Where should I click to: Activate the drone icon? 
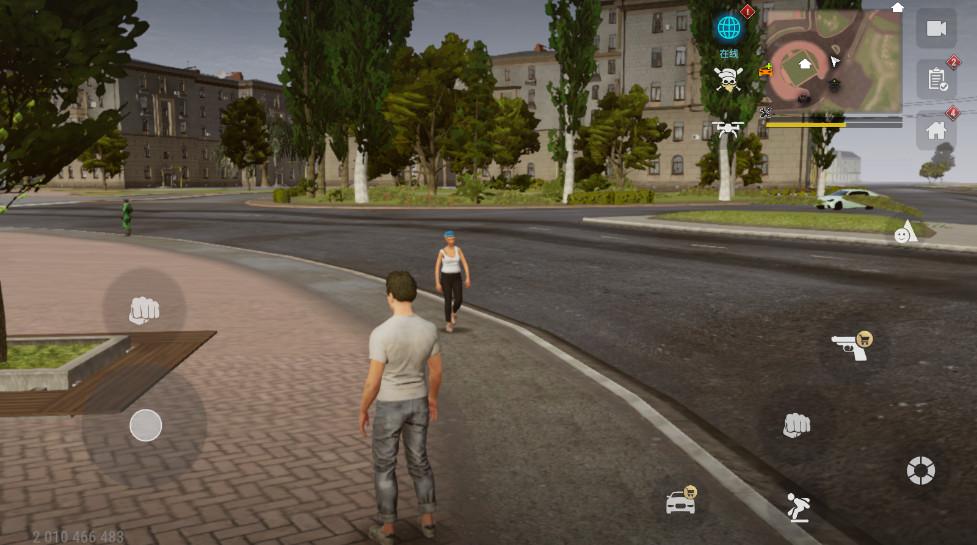727,128
